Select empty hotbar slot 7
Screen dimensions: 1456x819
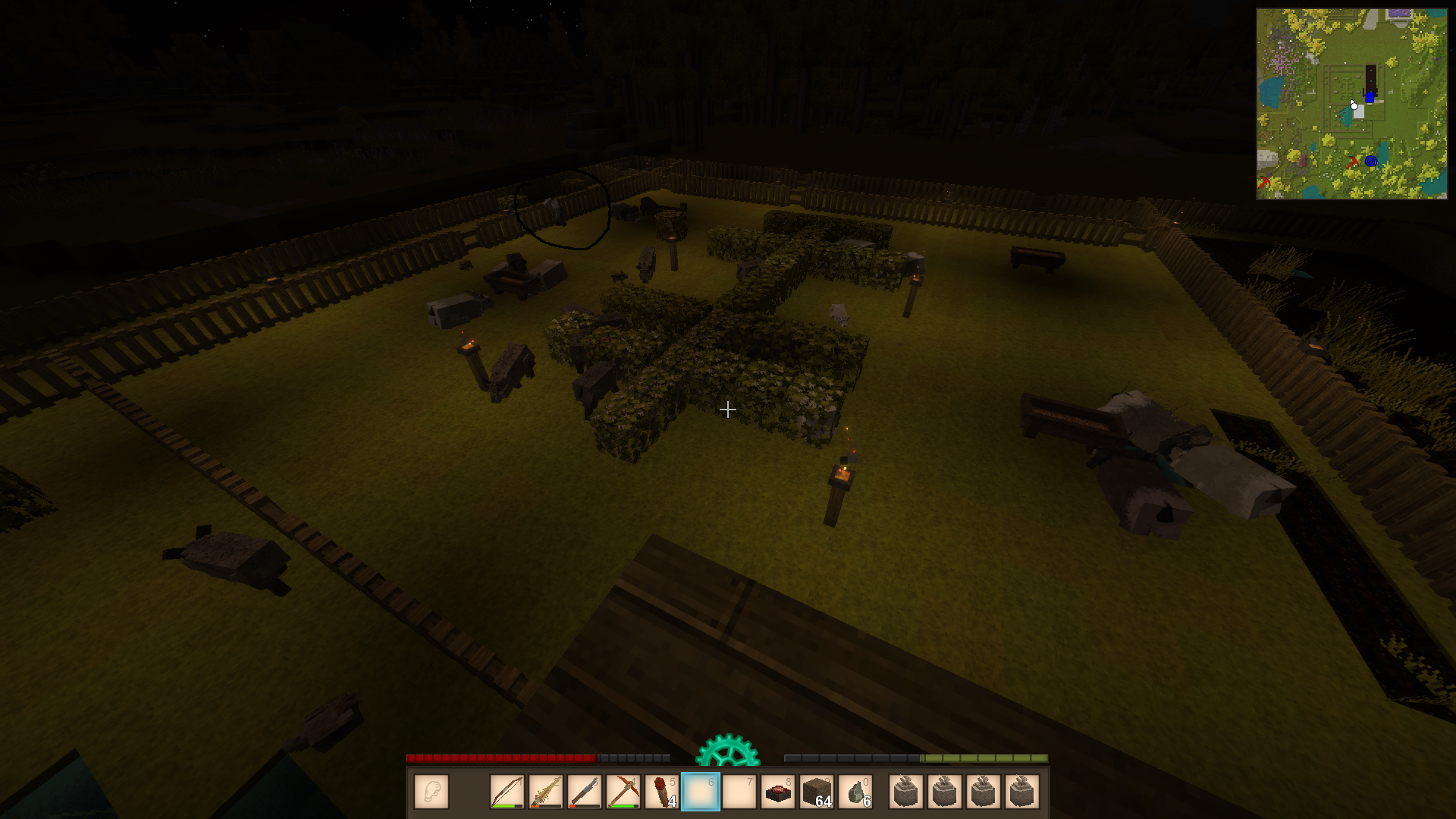(x=739, y=792)
